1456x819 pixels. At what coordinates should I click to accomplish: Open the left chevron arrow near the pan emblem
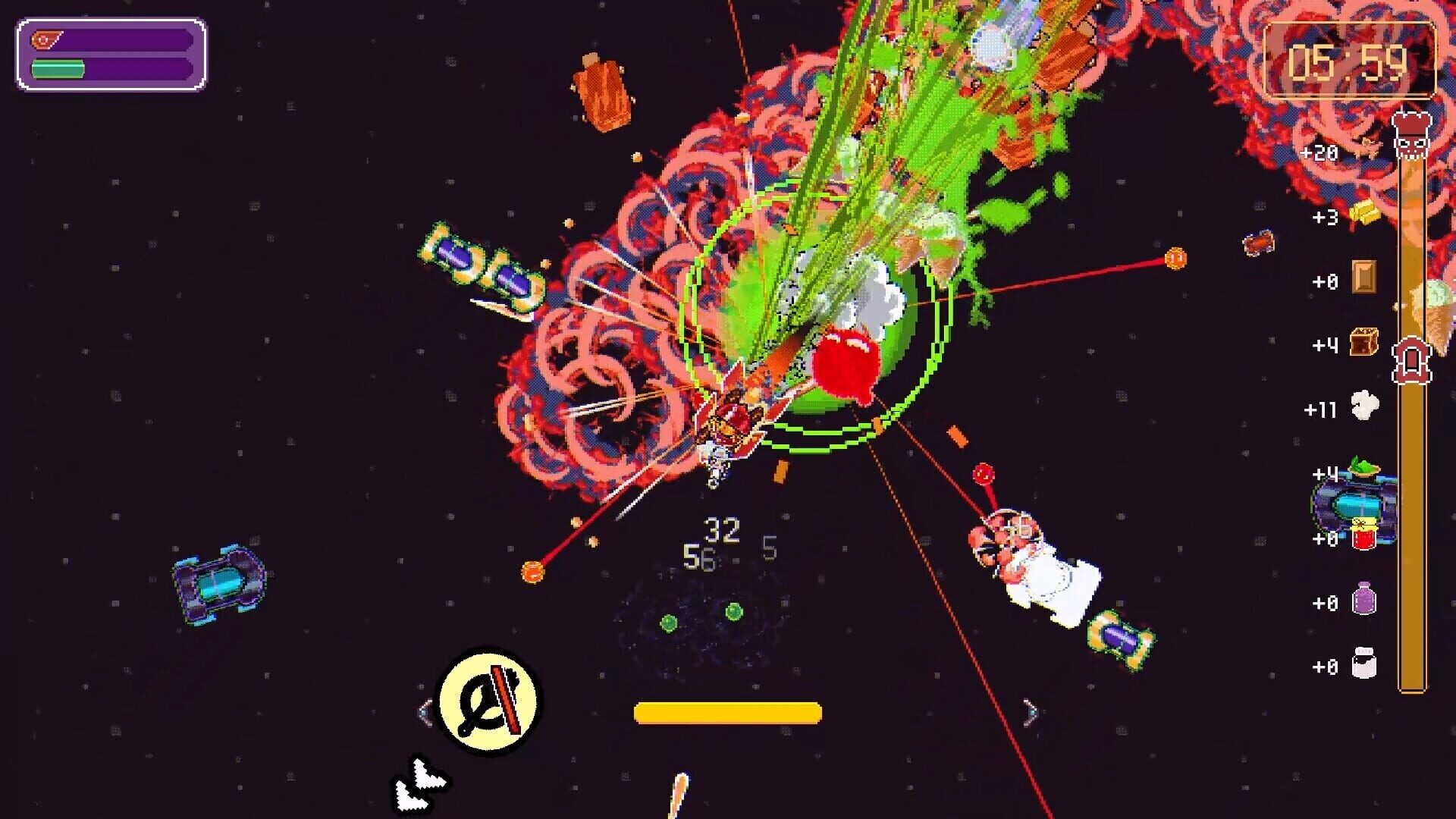click(x=426, y=711)
